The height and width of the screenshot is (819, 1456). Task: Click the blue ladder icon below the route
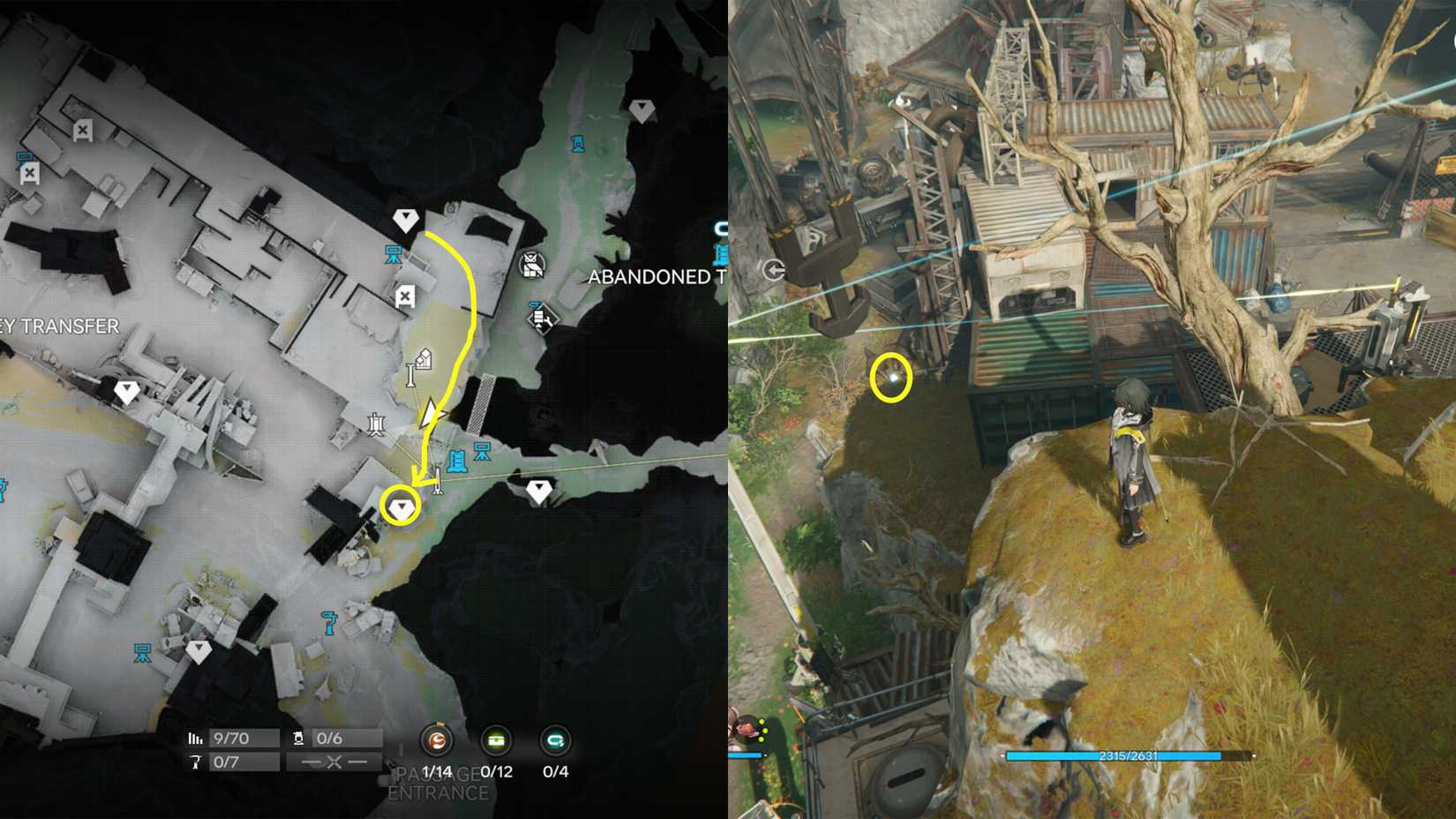coord(456,458)
